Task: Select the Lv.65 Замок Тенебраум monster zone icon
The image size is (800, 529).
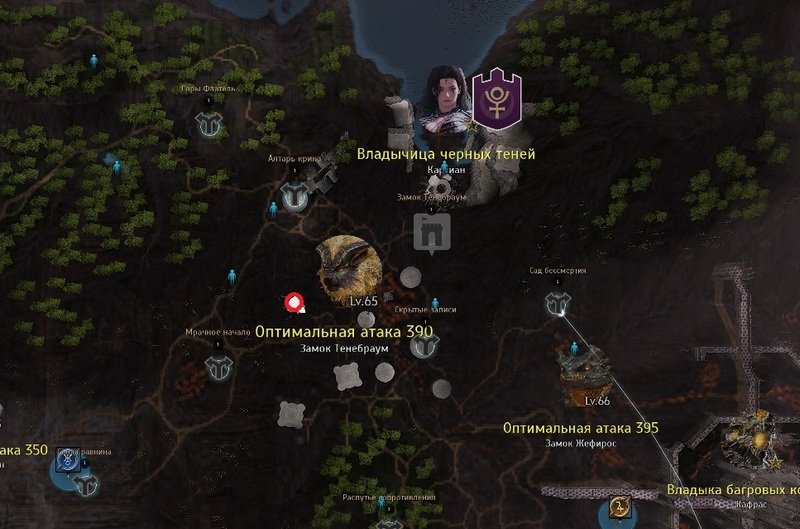Action: tap(345, 268)
